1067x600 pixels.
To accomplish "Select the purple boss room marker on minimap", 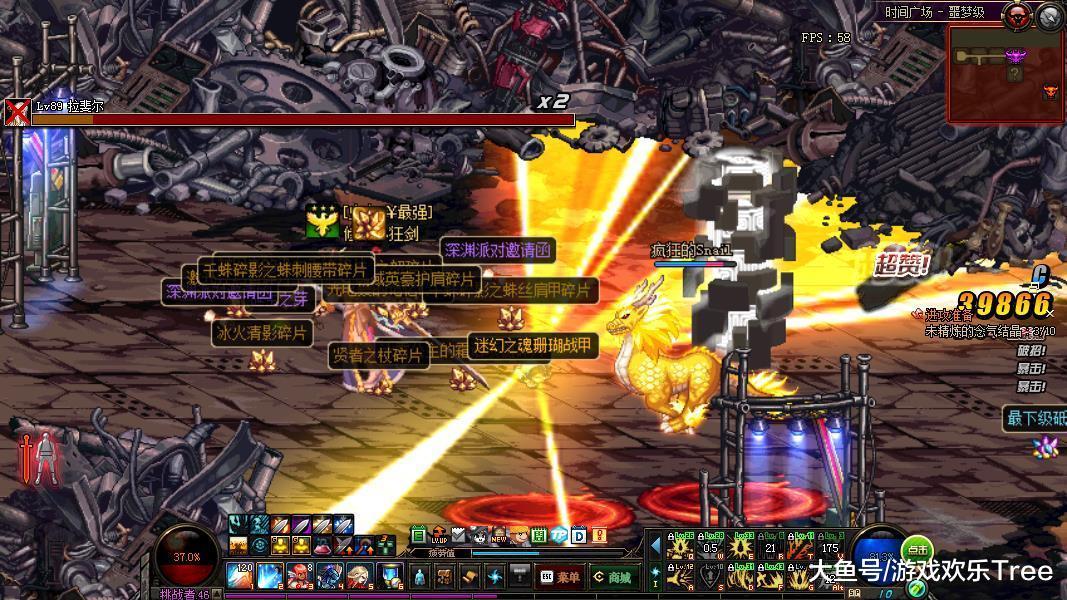I will [1016, 56].
